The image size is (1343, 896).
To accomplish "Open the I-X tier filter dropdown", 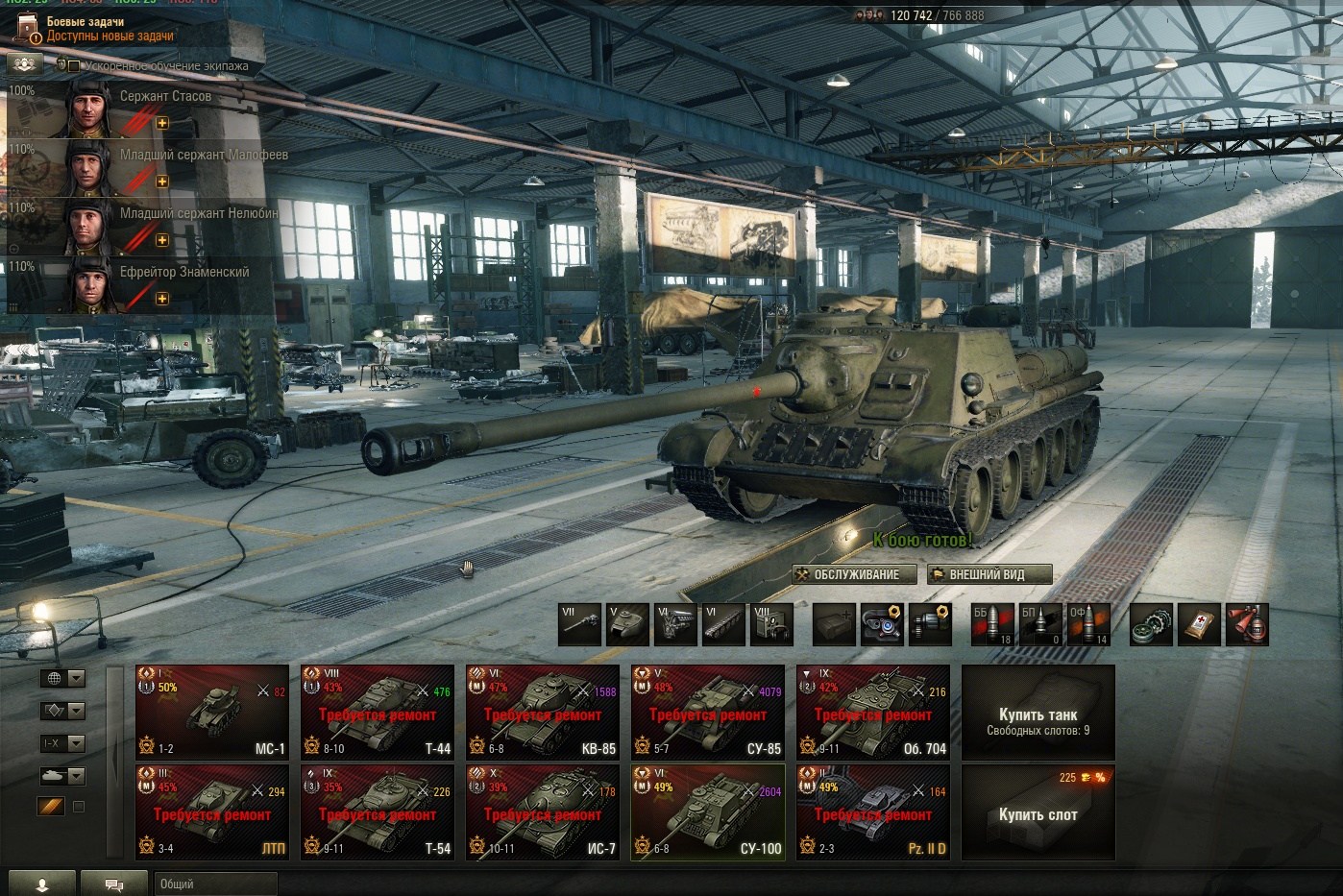I will point(62,743).
